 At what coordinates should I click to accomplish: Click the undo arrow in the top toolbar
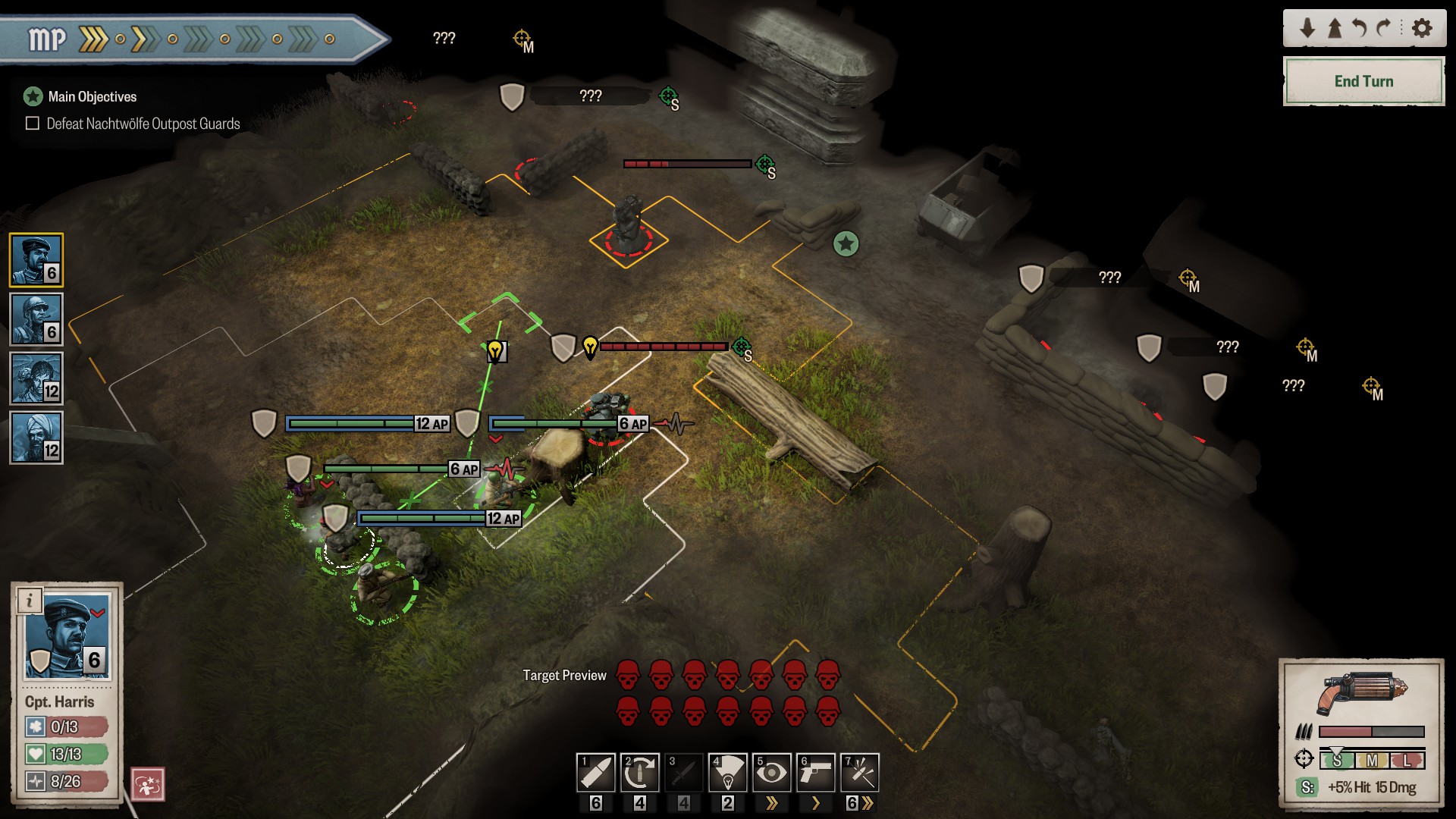click(x=1359, y=28)
